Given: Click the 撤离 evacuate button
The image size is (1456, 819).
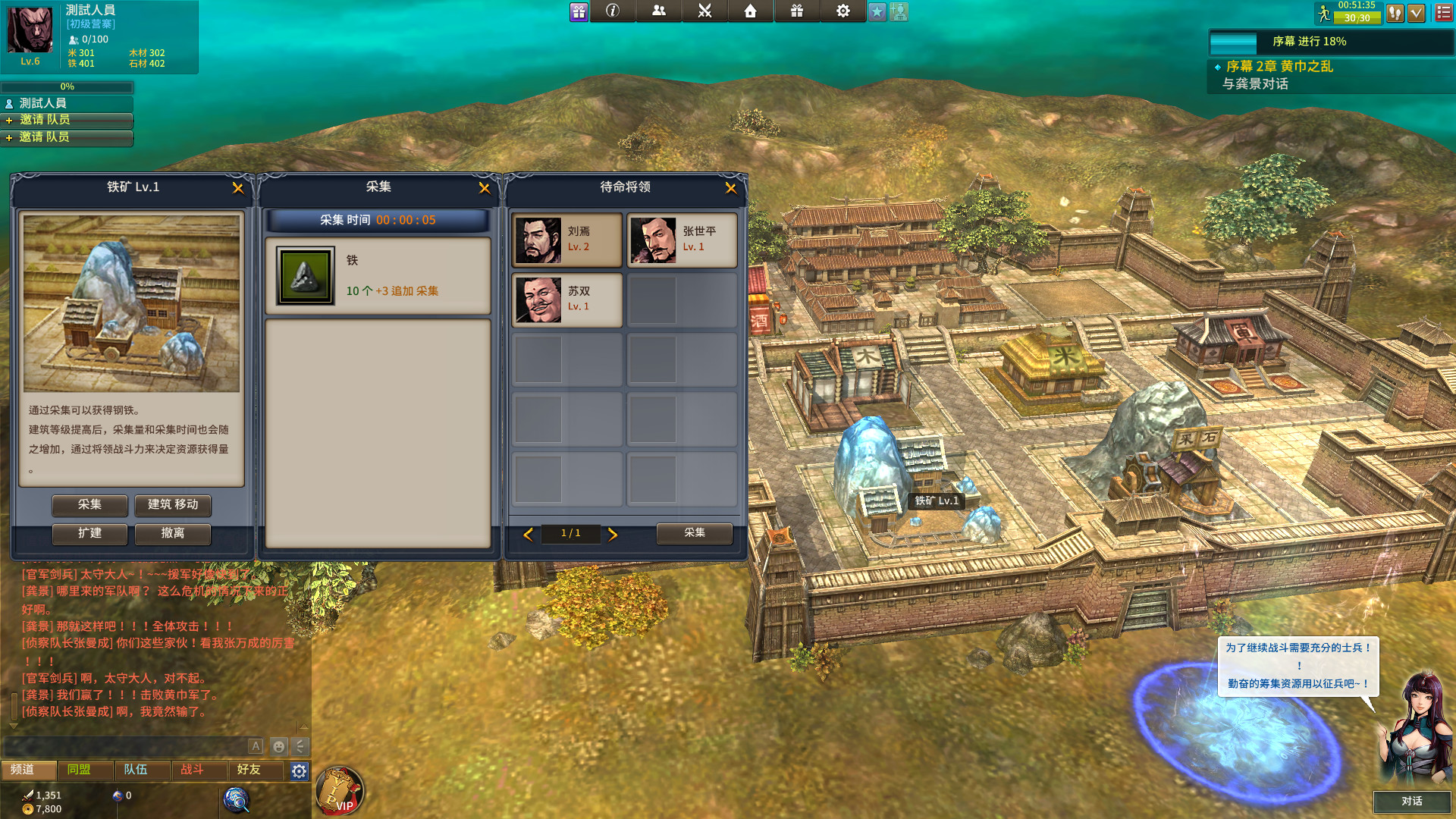Looking at the screenshot, I should pyautogui.click(x=173, y=534).
